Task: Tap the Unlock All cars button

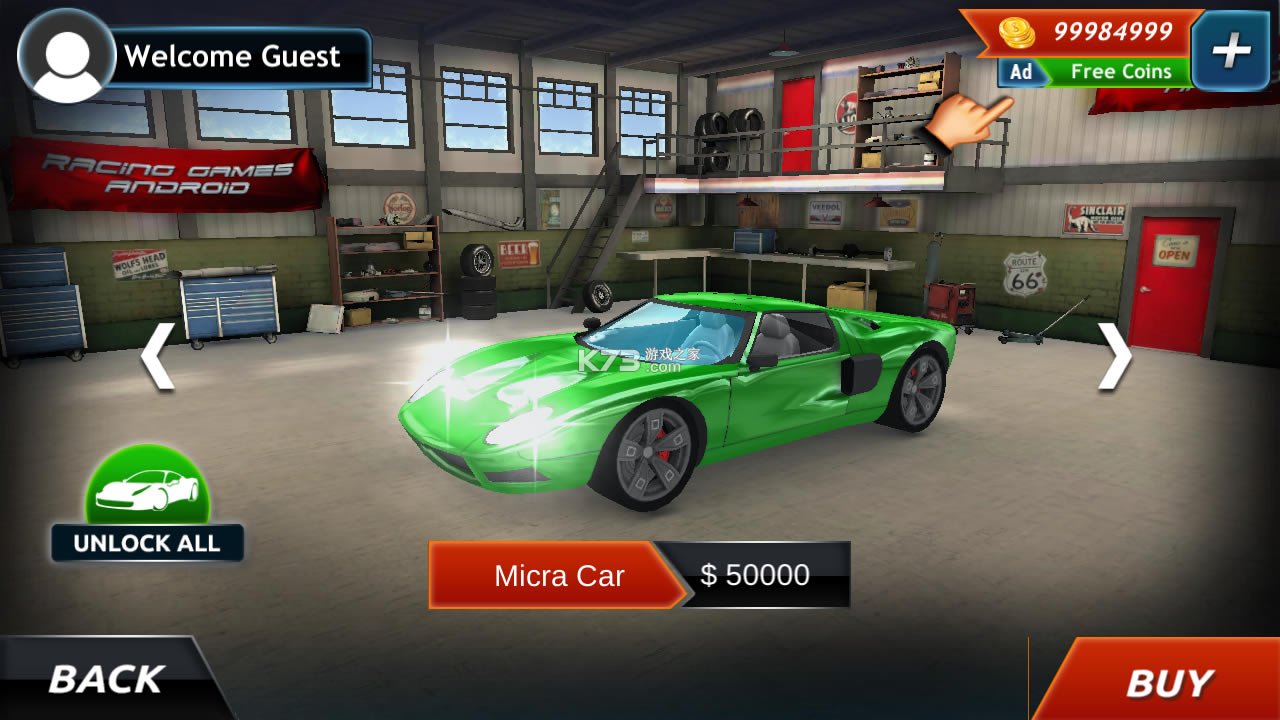Action: [x=148, y=505]
